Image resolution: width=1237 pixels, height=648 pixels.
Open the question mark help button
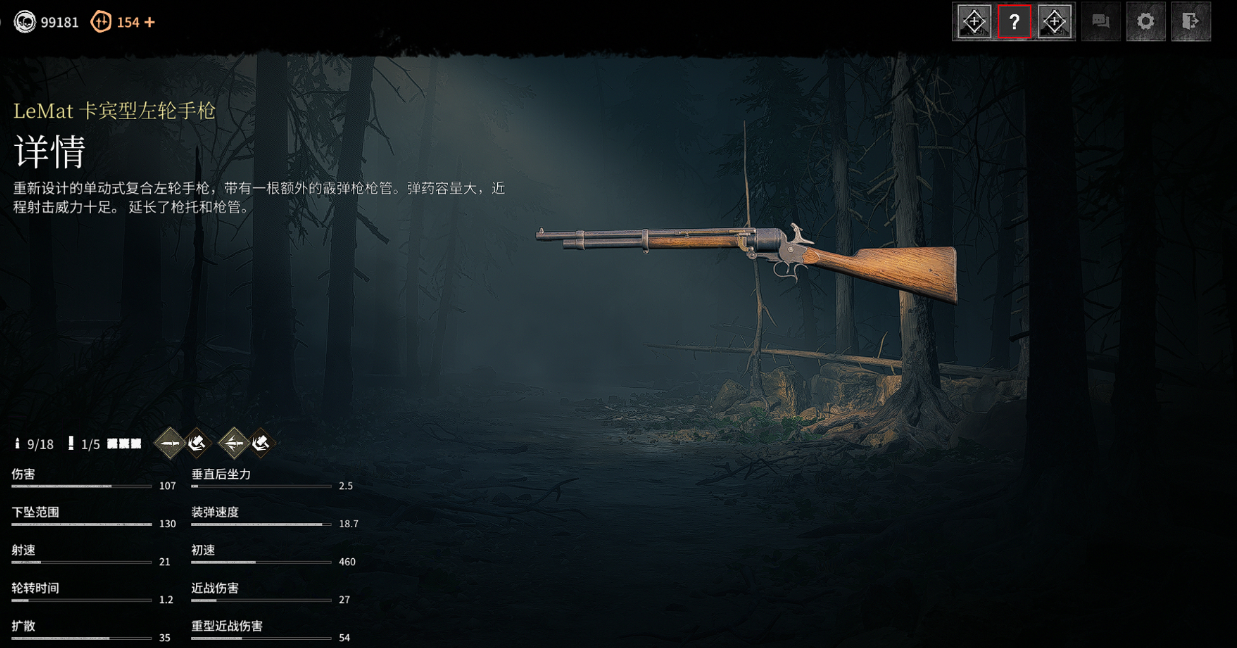pyautogui.click(x=1014, y=22)
